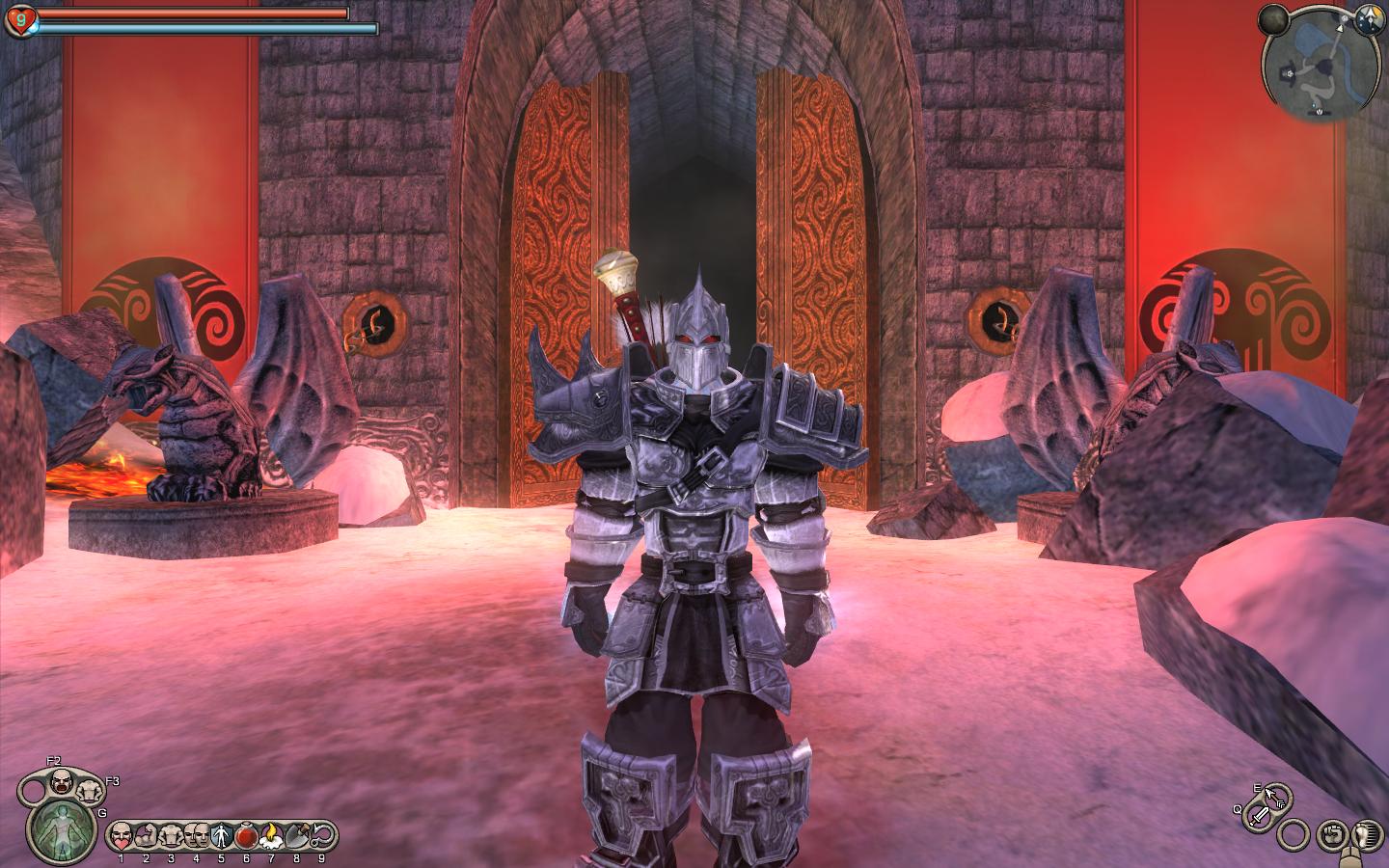Viewport: 1389px width, 868px height.
Task: Choose the flexed arm expression in slot 2
Action: 146,833
